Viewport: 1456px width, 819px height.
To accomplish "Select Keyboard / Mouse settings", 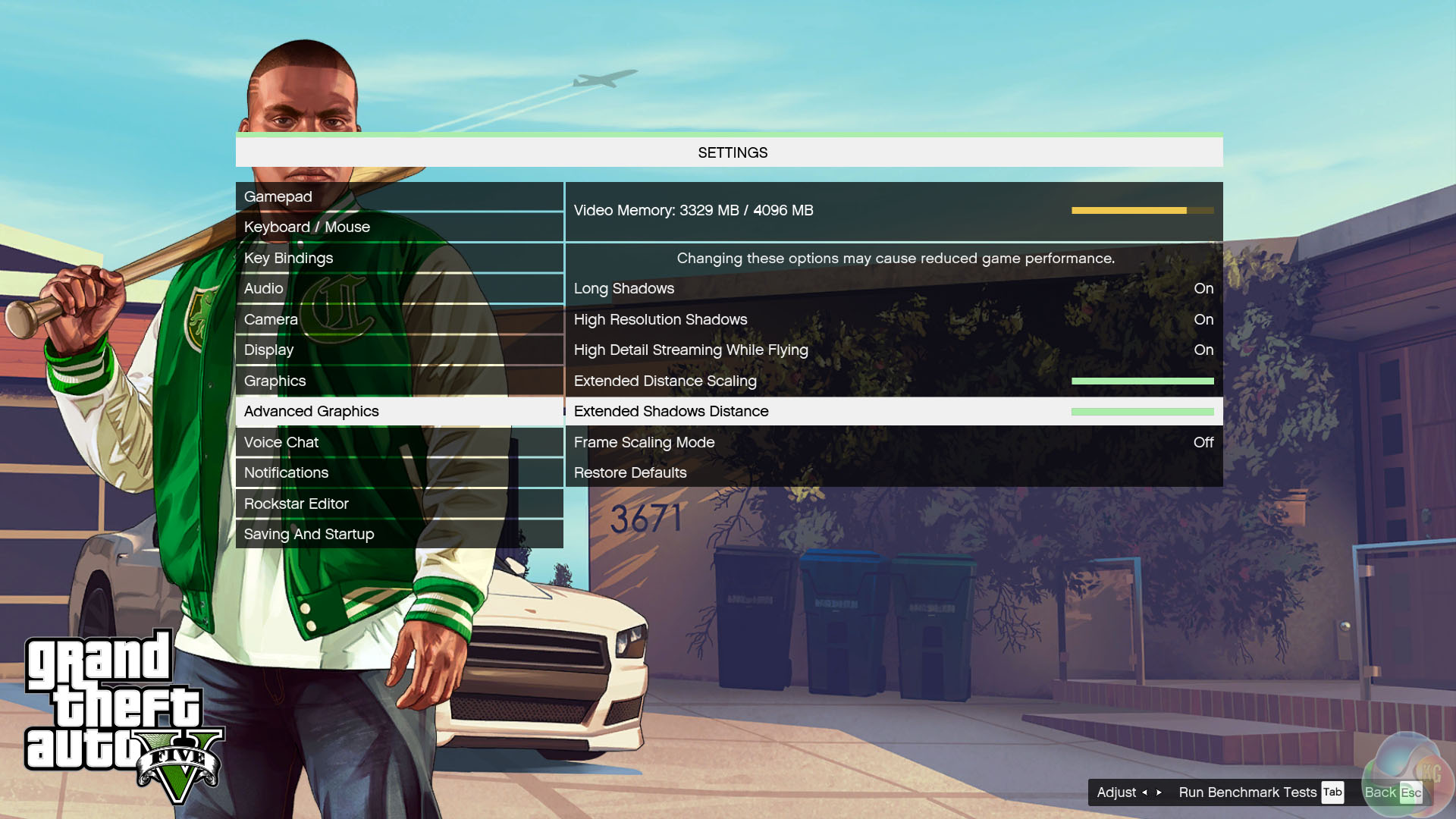I will tap(399, 227).
